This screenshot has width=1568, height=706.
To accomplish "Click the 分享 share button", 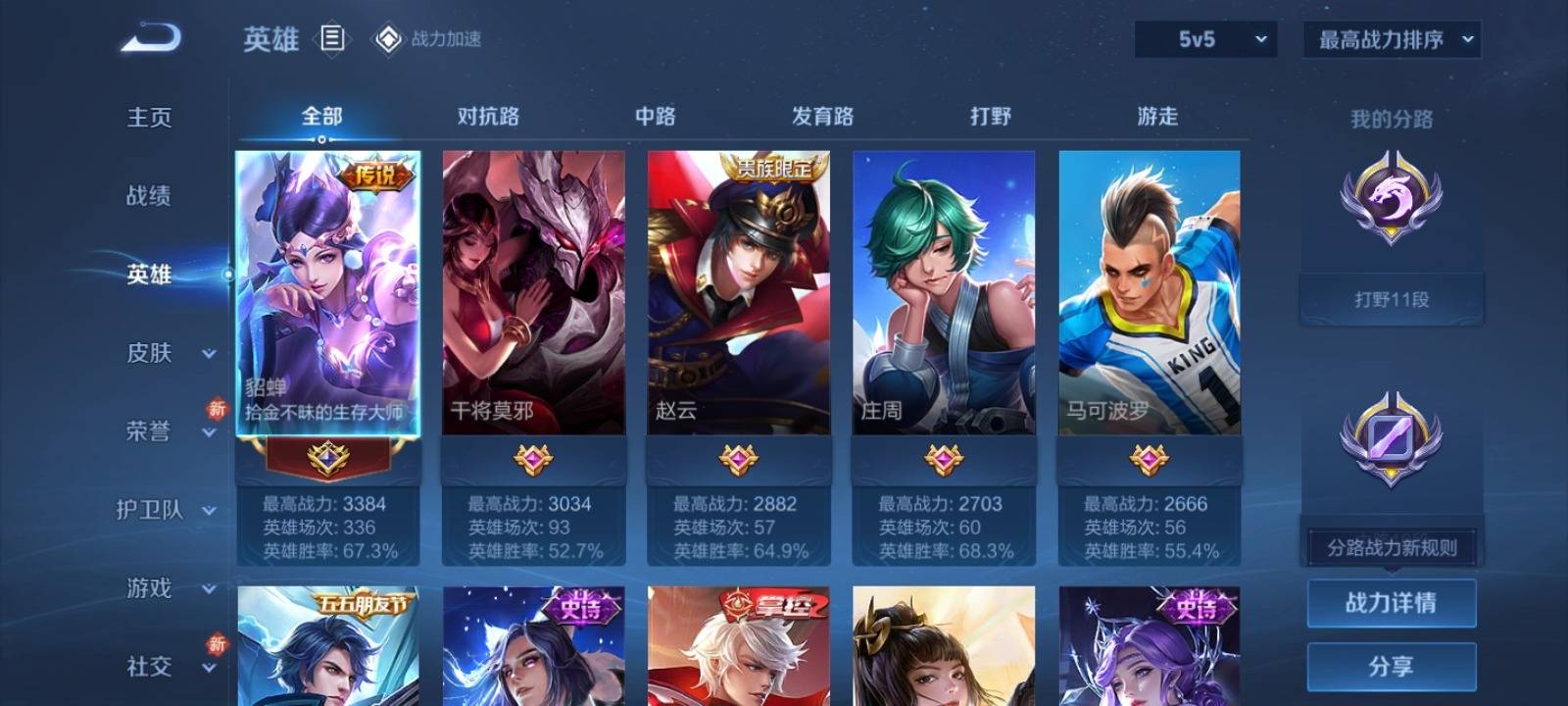I will coord(1391,667).
